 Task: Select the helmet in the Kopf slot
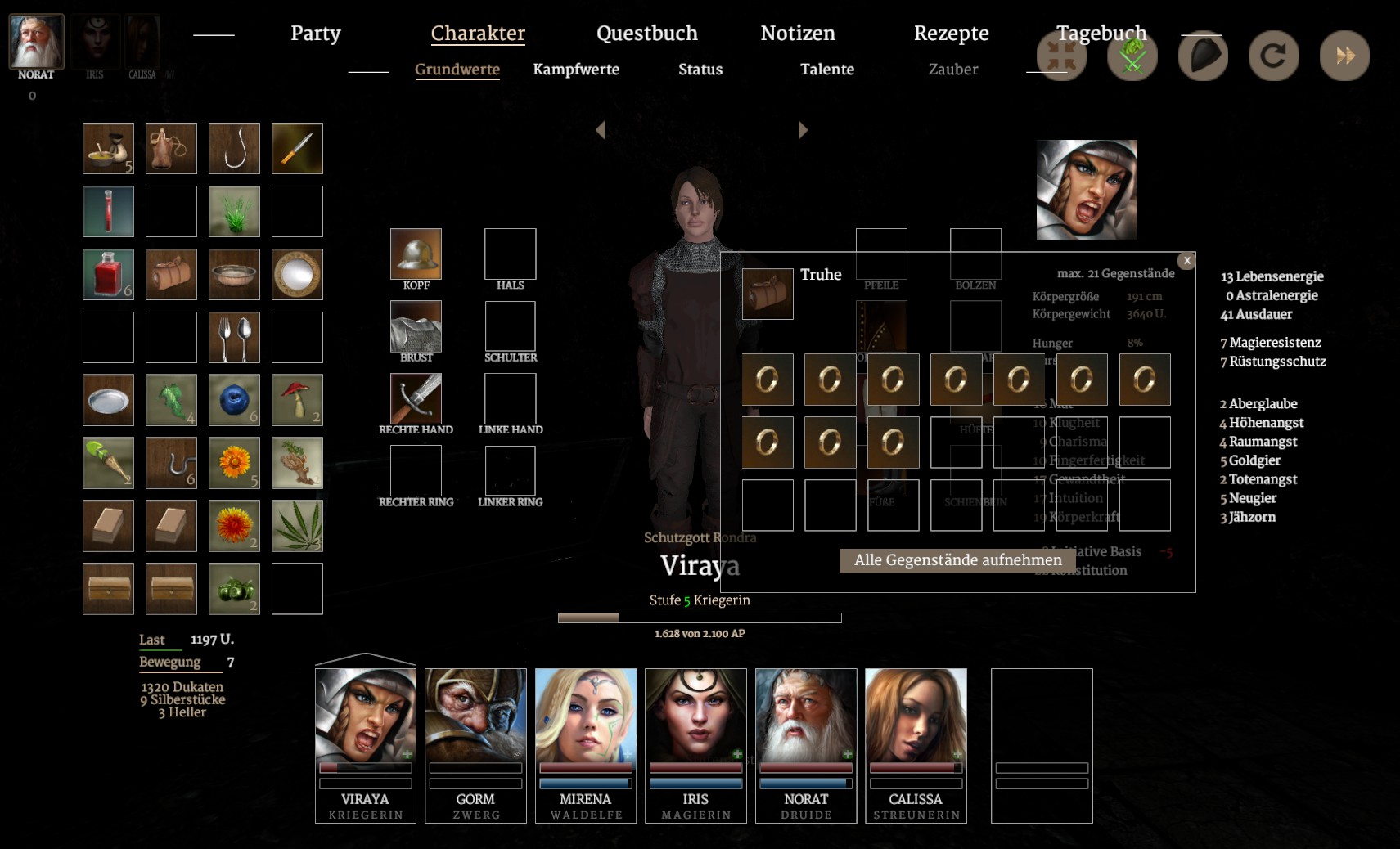coord(416,254)
